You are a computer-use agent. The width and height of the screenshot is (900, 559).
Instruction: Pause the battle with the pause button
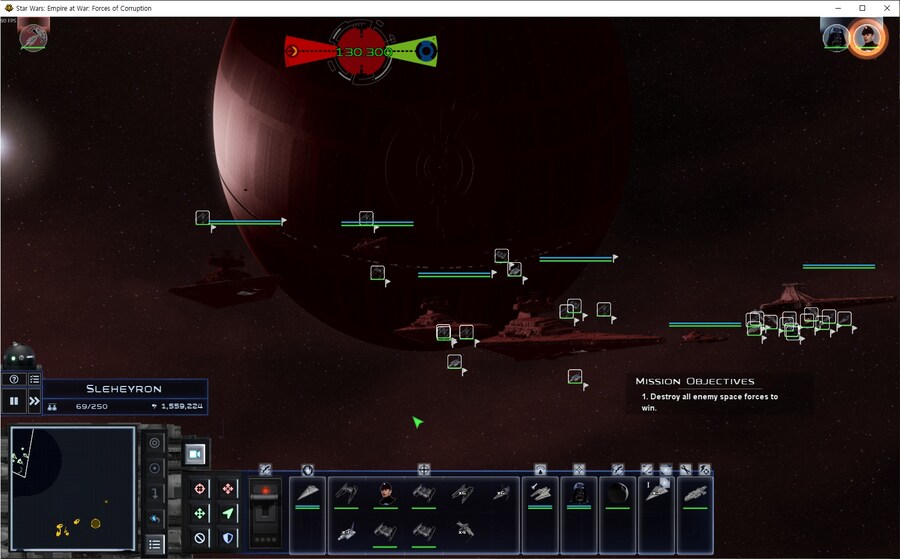coord(14,401)
